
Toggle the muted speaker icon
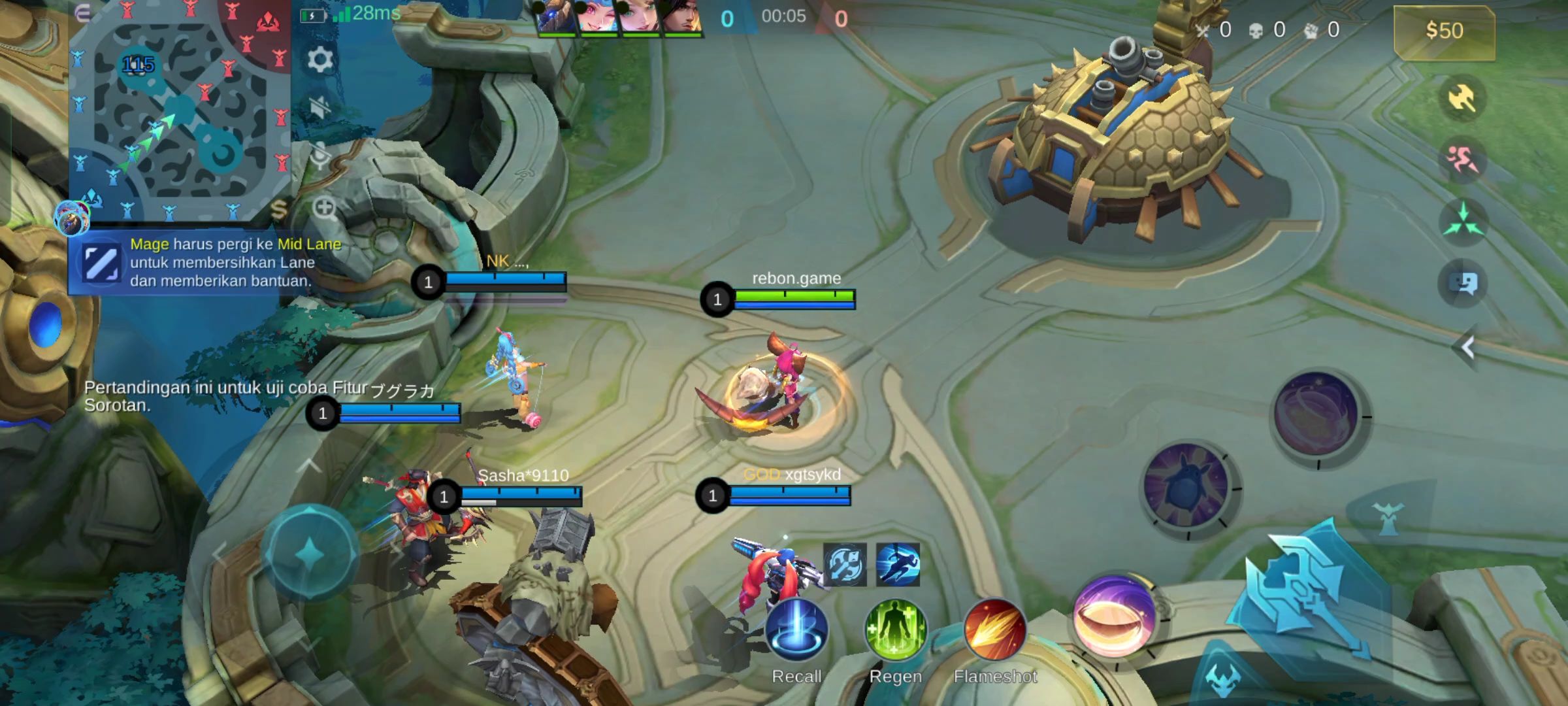click(319, 107)
